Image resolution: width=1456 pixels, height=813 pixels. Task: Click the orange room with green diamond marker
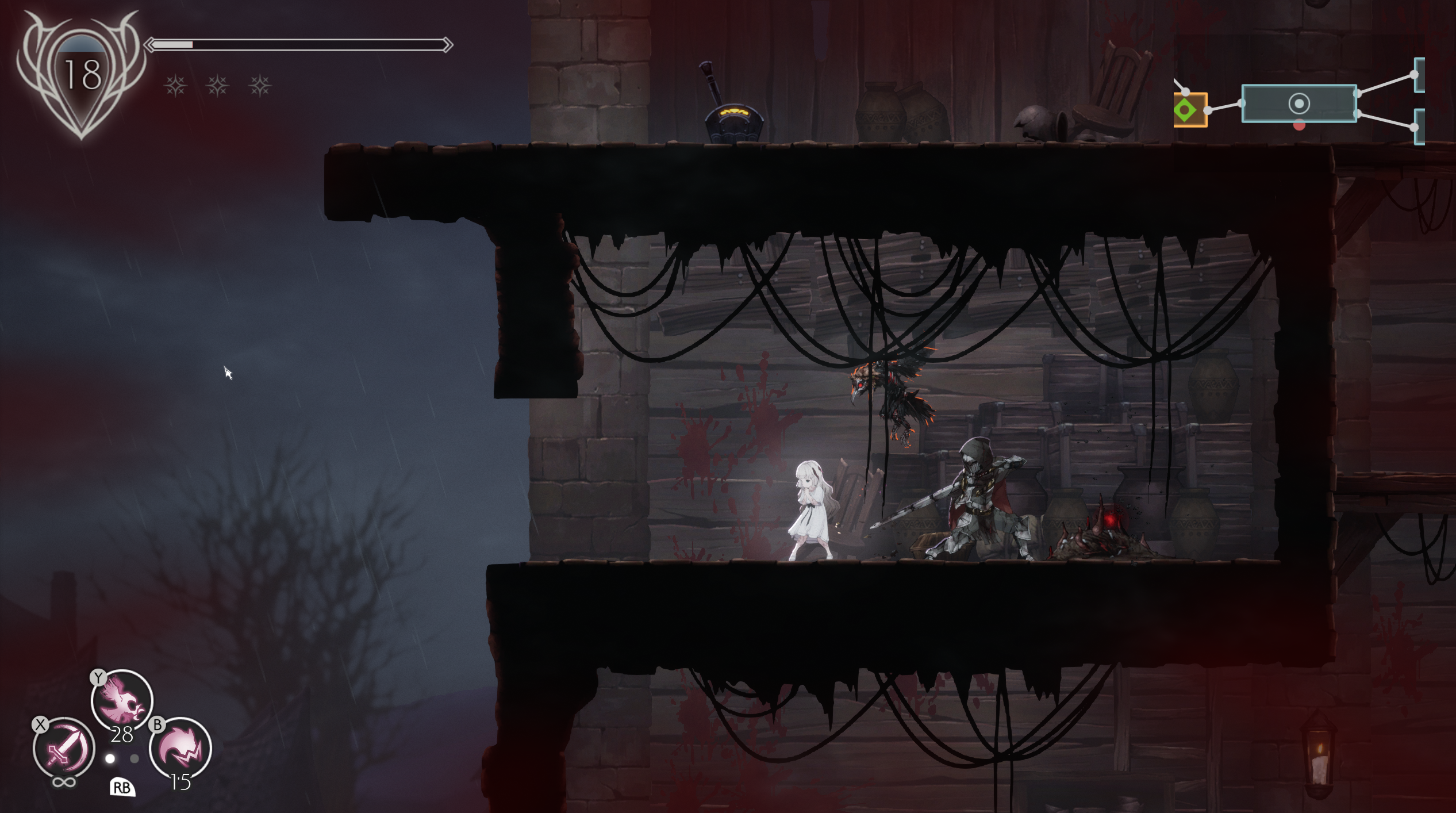coord(1189,110)
